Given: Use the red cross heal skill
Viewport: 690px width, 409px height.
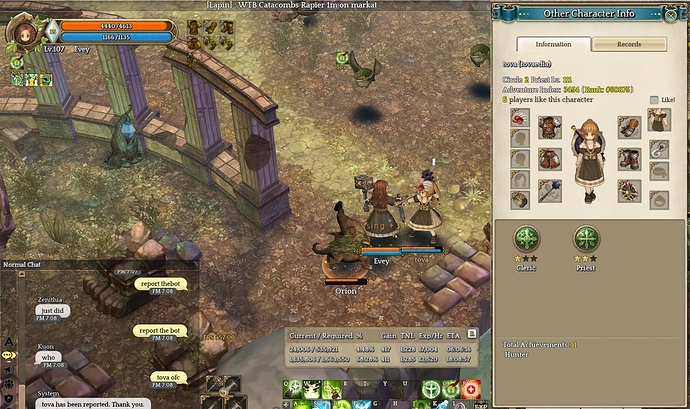Looking at the screenshot, I should (x=471, y=388).
